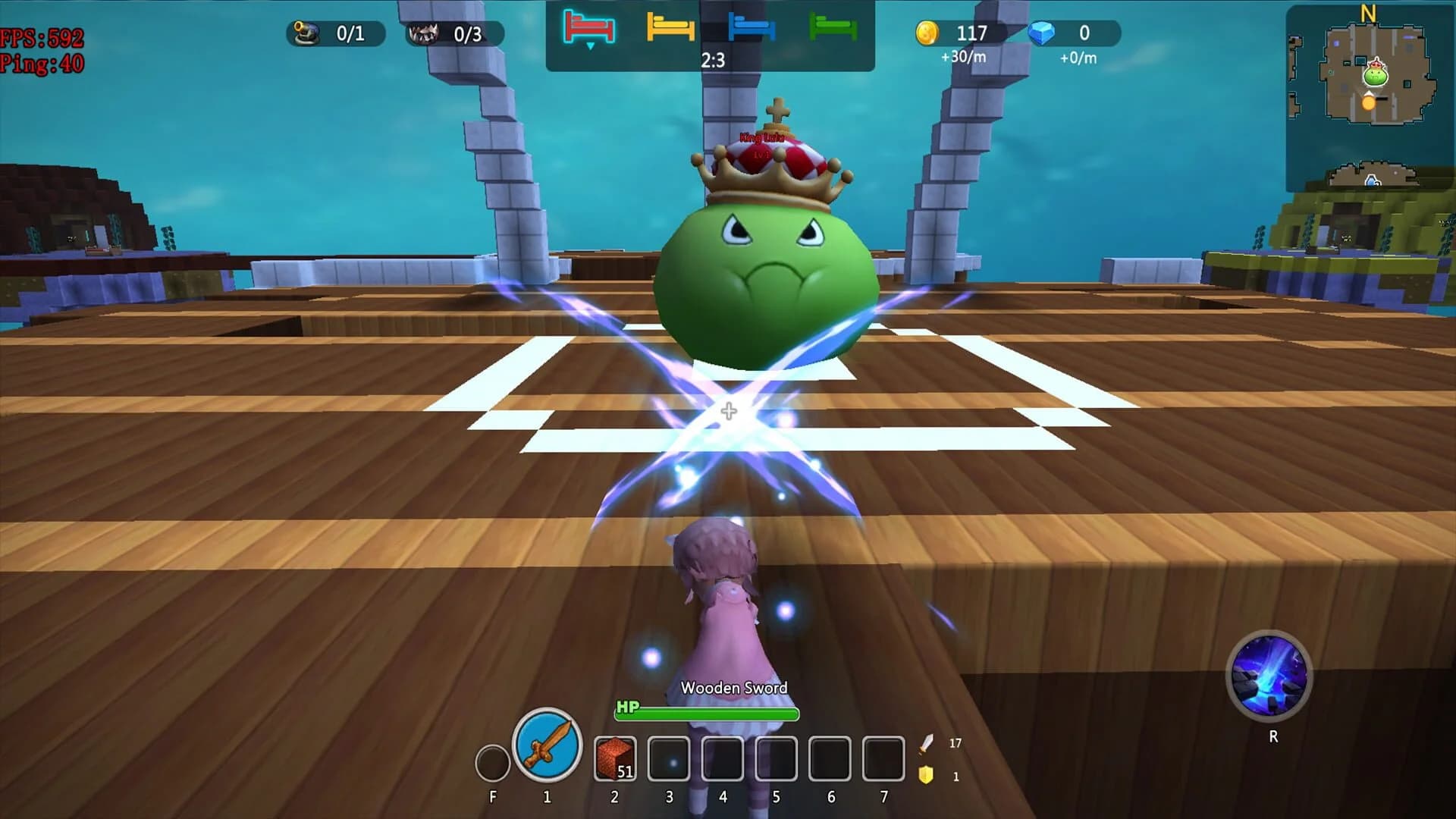This screenshot has height=819, width=1456.
Task: Click the sword icon with count 17
Action: click(x=924, y=743)
